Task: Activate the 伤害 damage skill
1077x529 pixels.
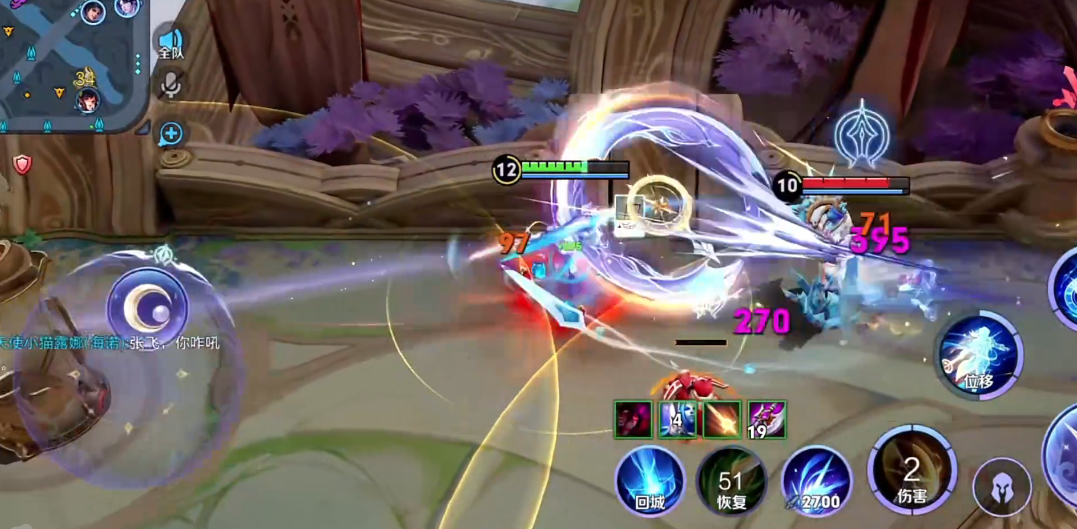Action: (911, 470)
